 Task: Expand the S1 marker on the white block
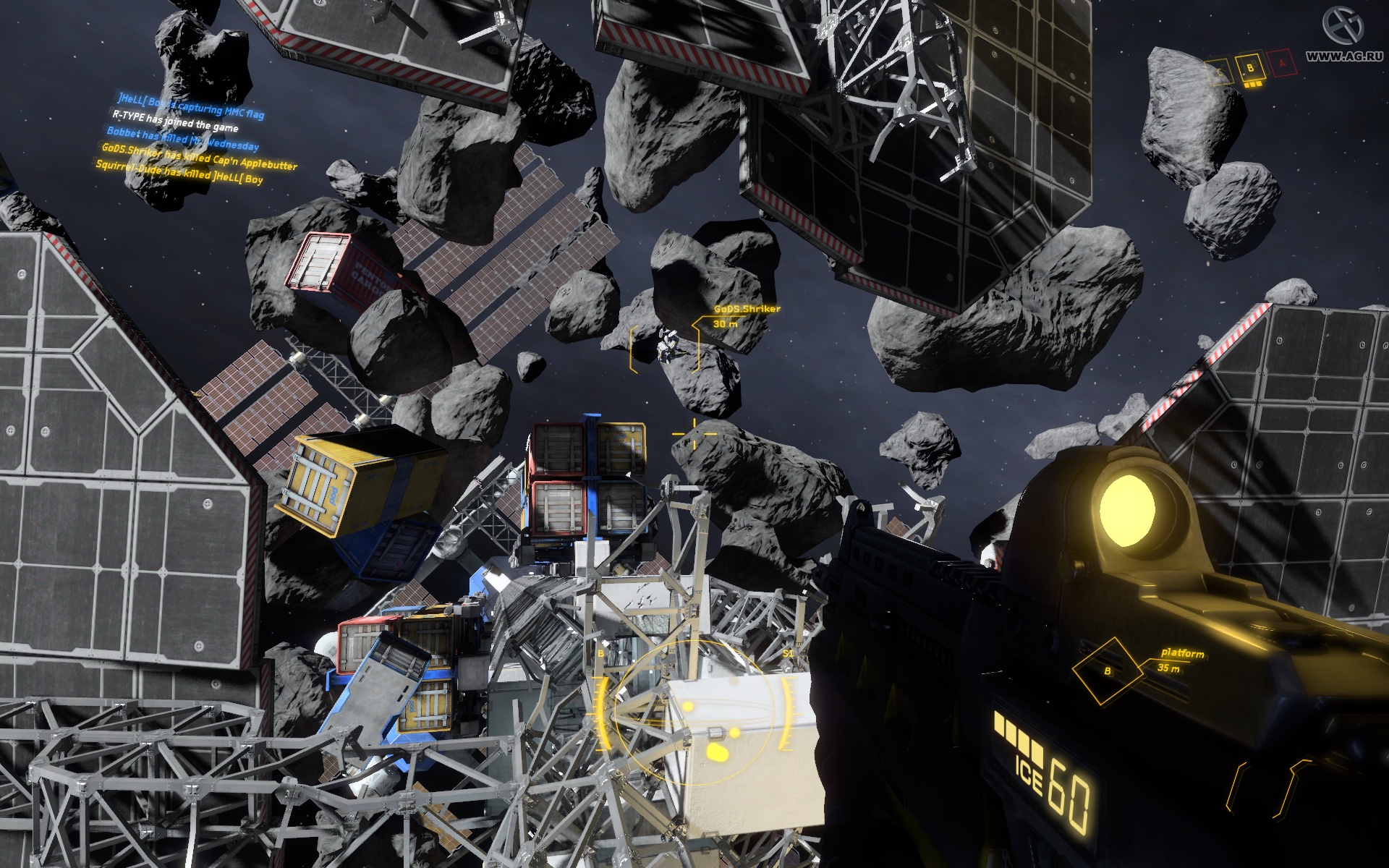789,653
